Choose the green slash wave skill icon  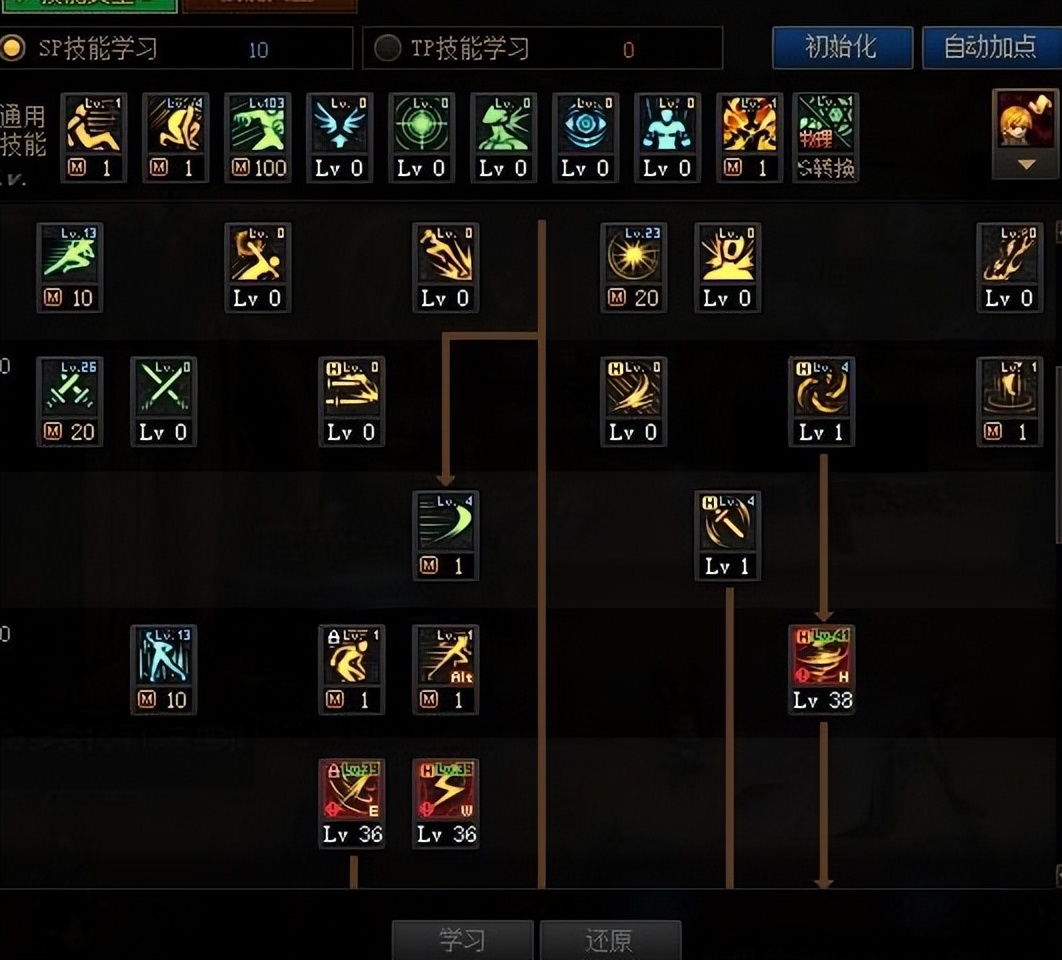click(x=446, y=522)
